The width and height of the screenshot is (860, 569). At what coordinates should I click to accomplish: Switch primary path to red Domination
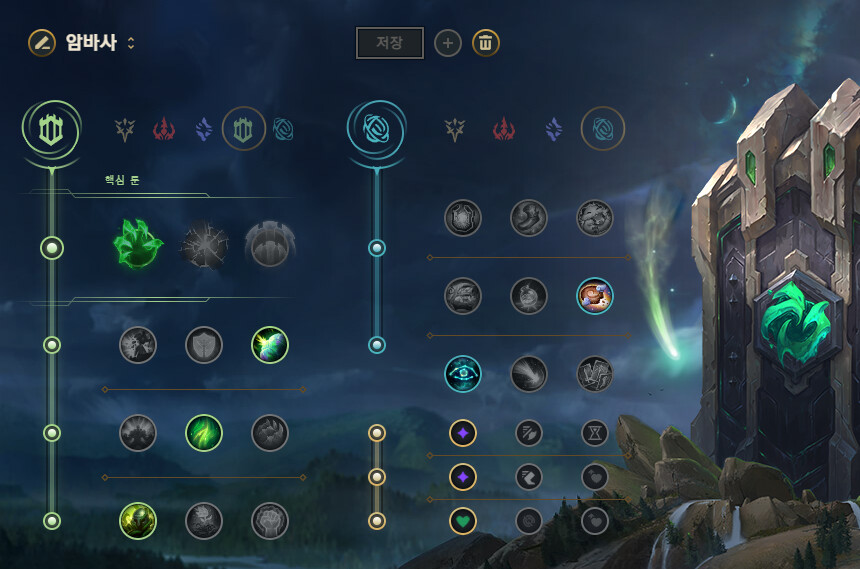click(164, 129)
